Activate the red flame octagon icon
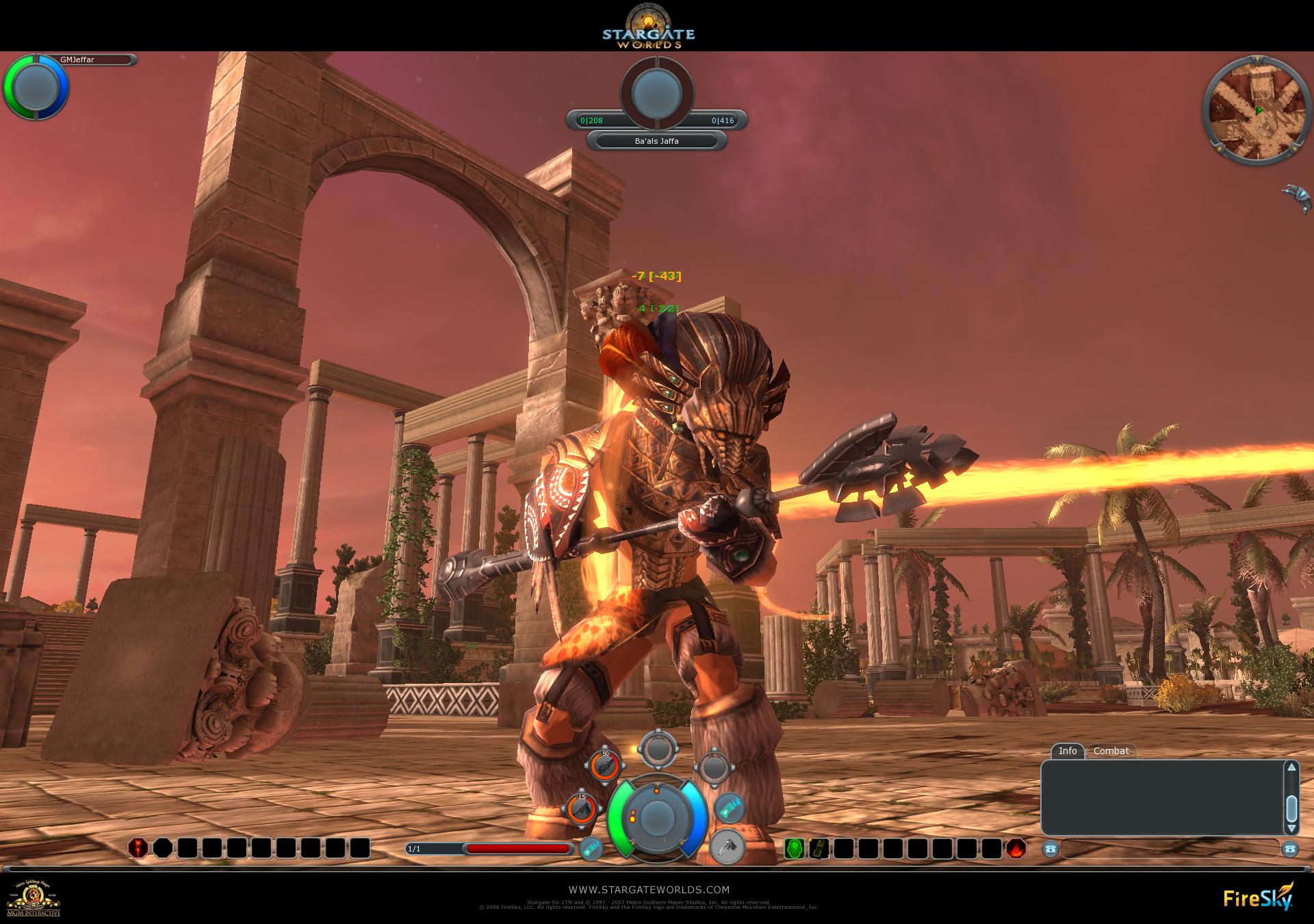This screenshot has width=1314, height=924. 1016,849
